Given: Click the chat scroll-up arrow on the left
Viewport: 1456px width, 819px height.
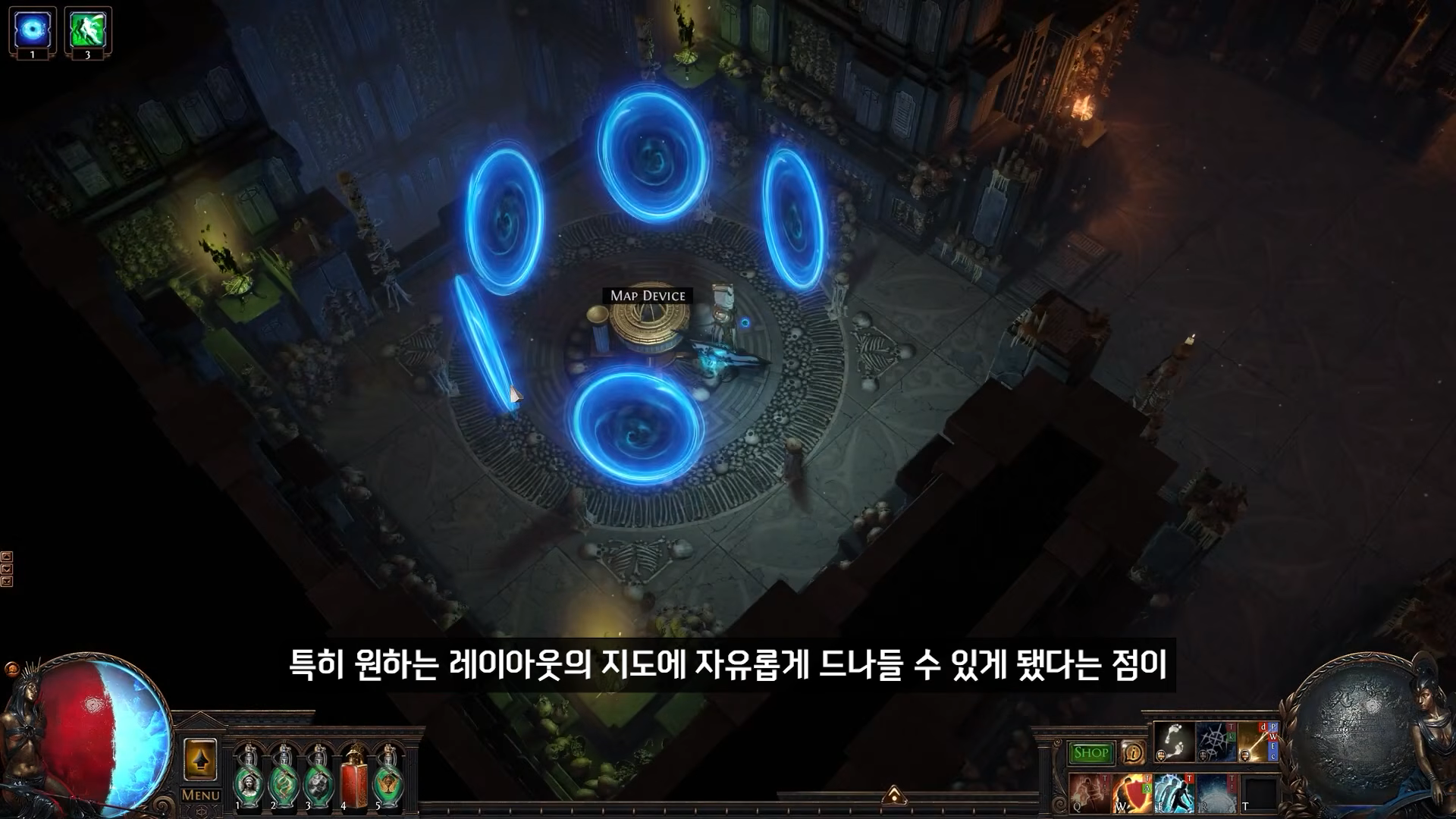Looking at the screenshot, I should point(7,556).
